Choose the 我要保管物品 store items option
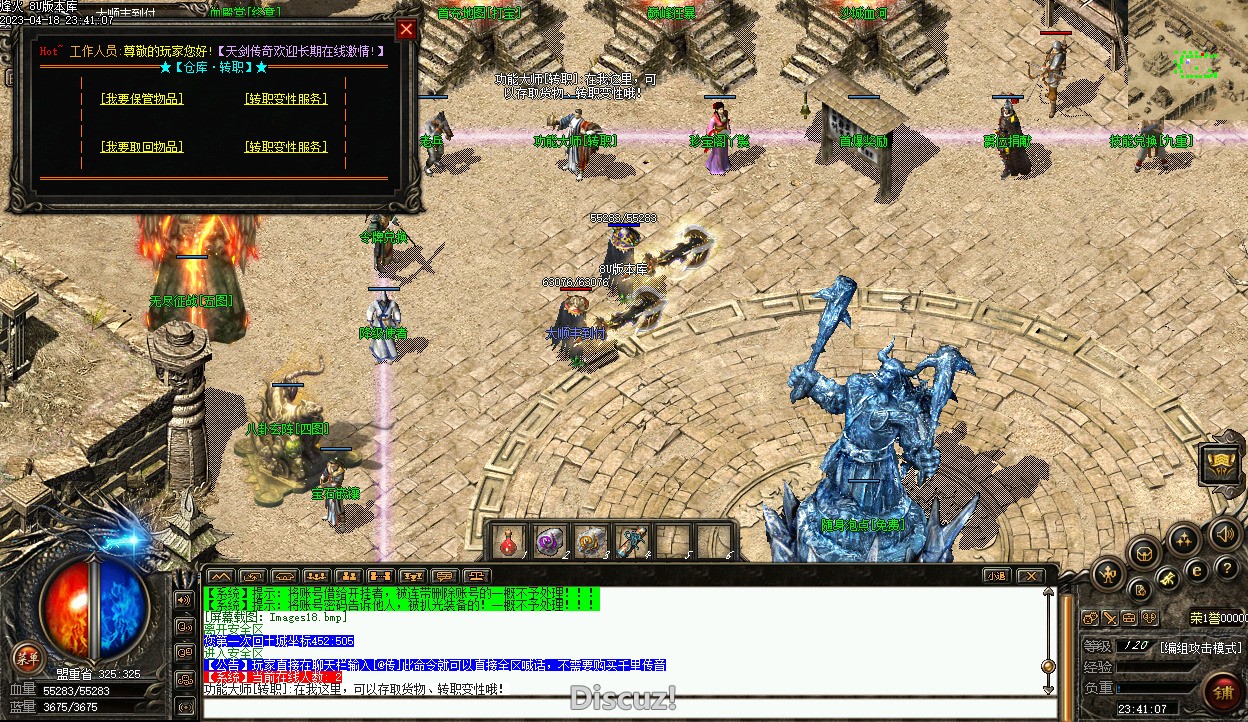The width and height of the screenshot is (1248, 722). pos(142,99)
